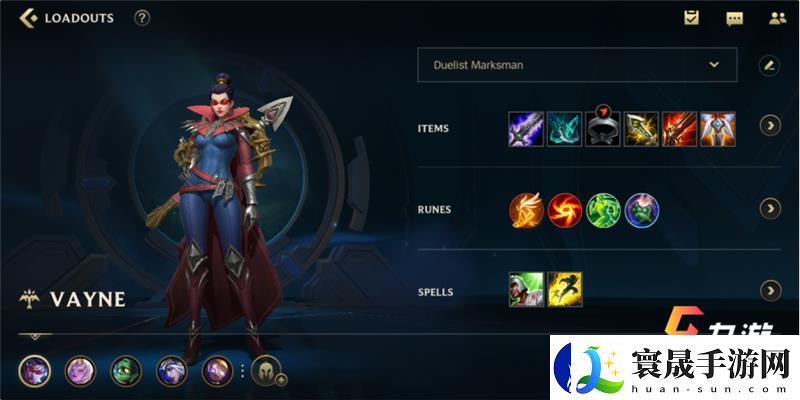Screen dimensions: 800x400
Task: Open the Spells arrow button
Action: 769,290
